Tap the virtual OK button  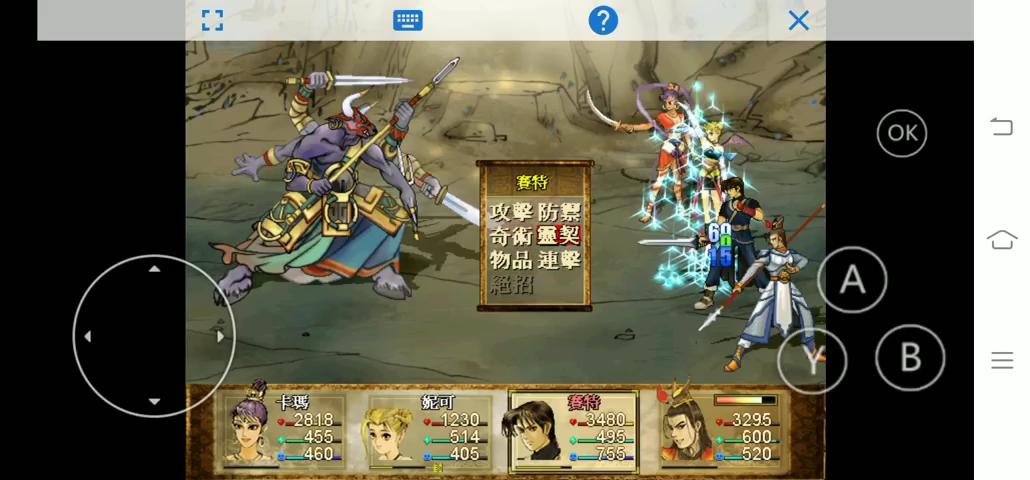(x=901, y=133)
